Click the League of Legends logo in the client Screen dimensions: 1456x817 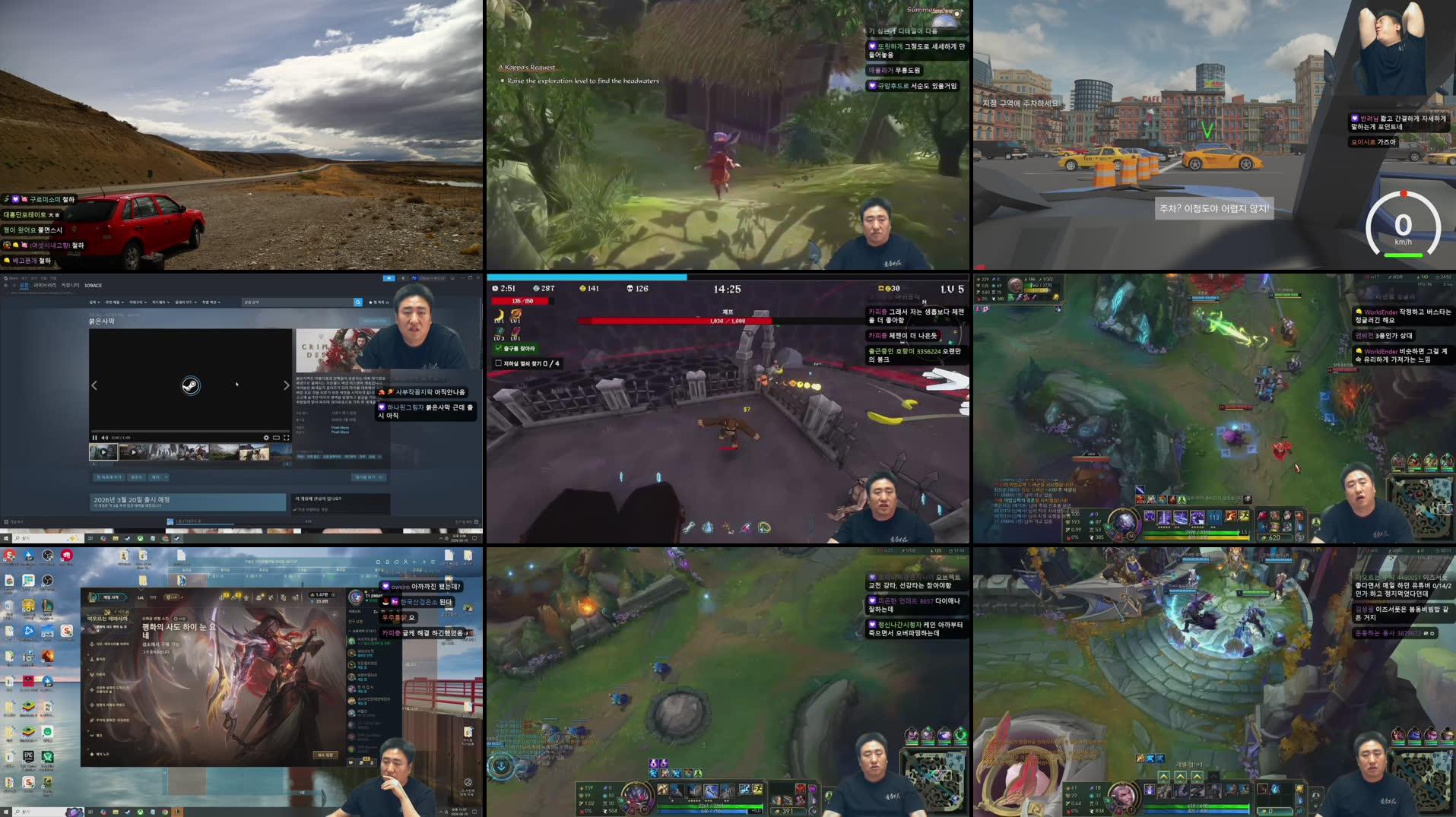93,597
